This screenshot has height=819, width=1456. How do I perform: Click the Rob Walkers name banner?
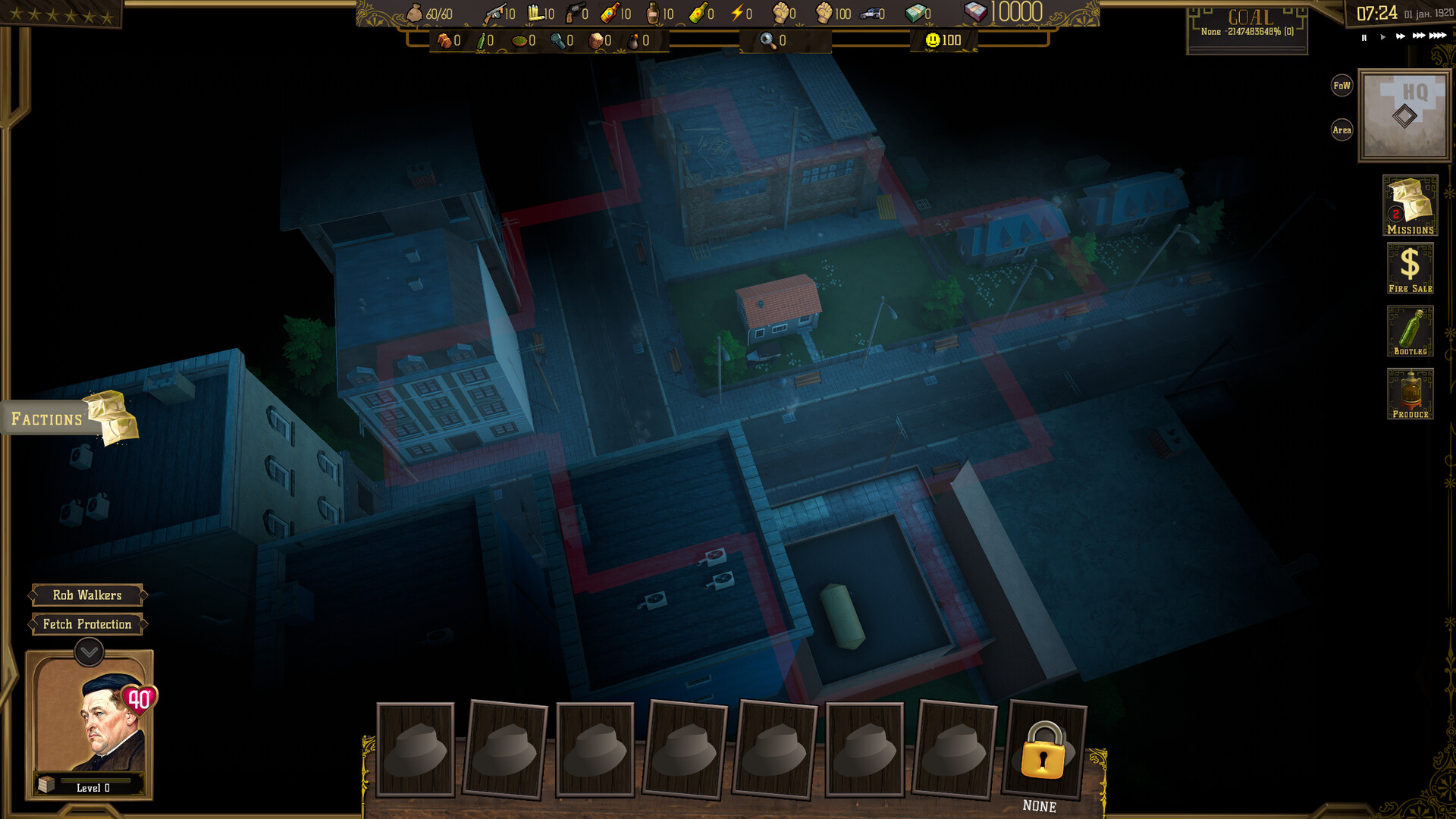86,595
